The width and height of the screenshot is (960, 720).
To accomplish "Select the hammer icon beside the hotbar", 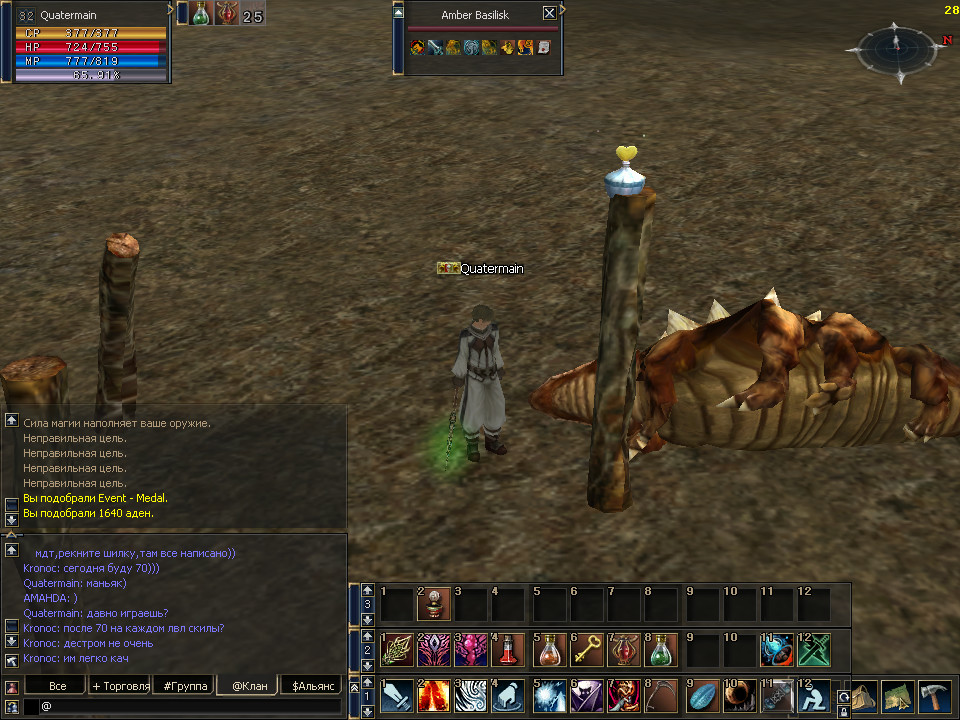I will point(934,696).
